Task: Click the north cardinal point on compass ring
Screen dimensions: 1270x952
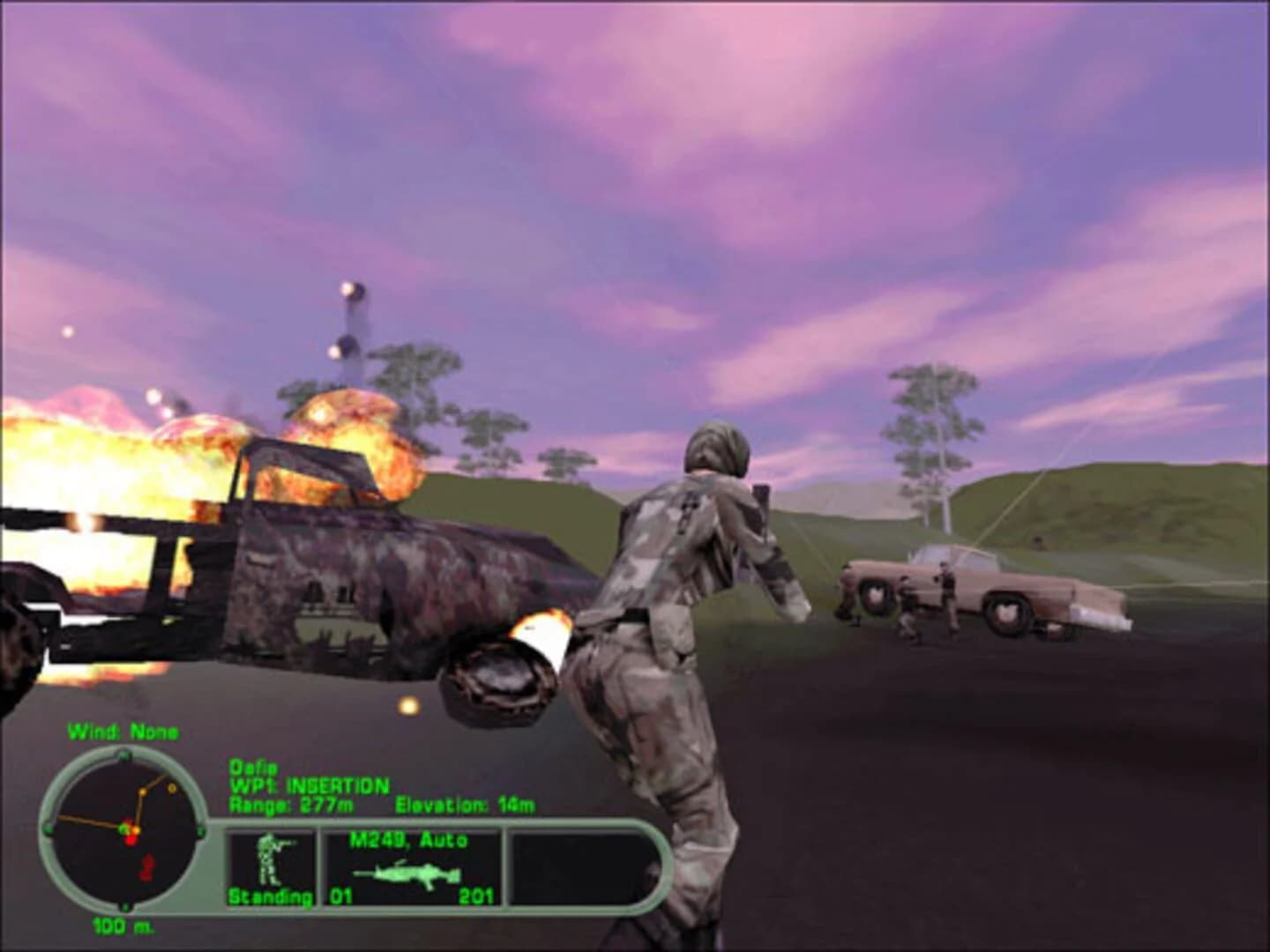Action: point(125,754)
